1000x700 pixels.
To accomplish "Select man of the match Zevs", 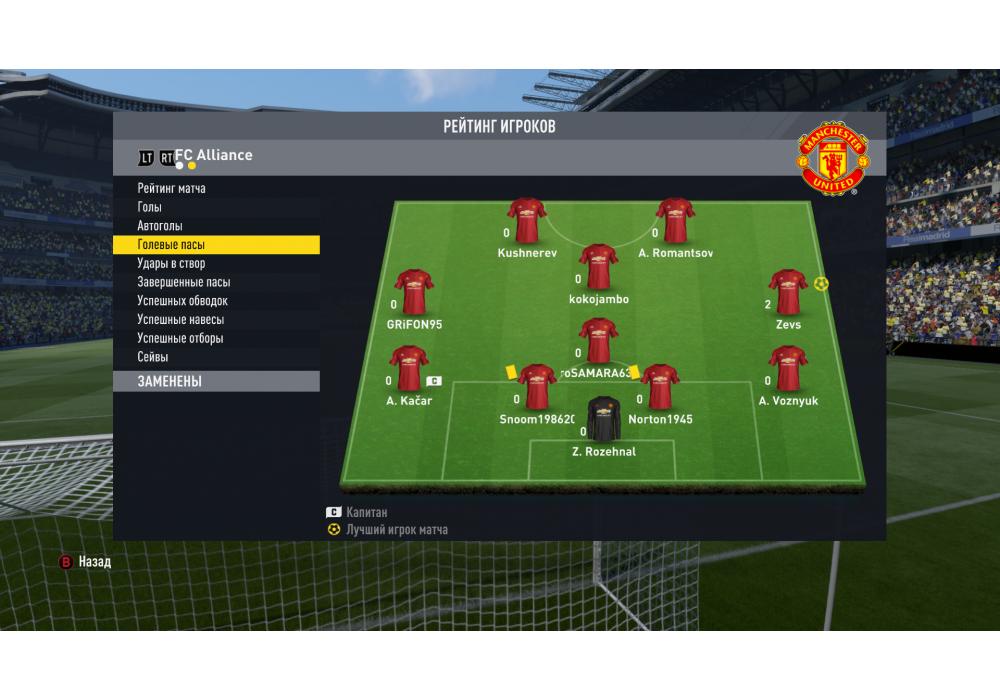I will click(788, 292).
